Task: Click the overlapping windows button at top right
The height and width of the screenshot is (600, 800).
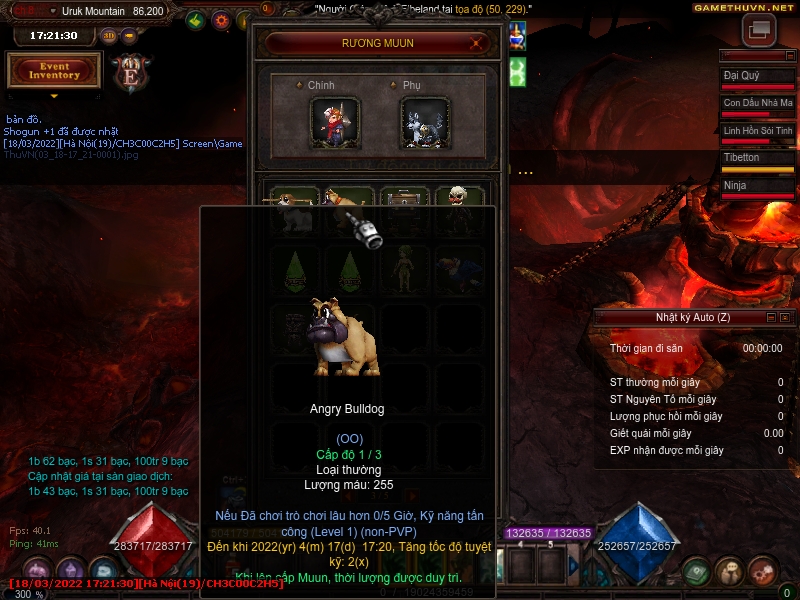Action: (x=758, y=30)
